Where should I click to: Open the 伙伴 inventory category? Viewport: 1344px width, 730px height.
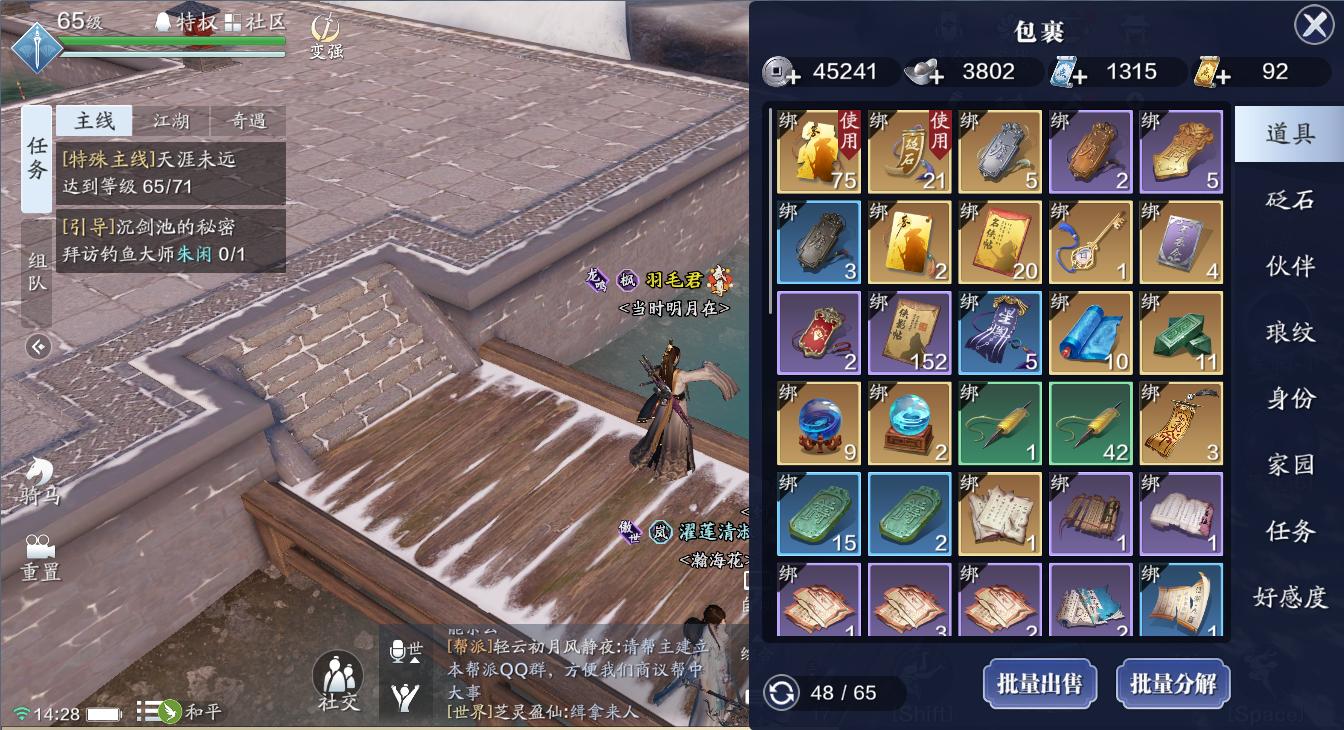click(x=1290, y=266)
